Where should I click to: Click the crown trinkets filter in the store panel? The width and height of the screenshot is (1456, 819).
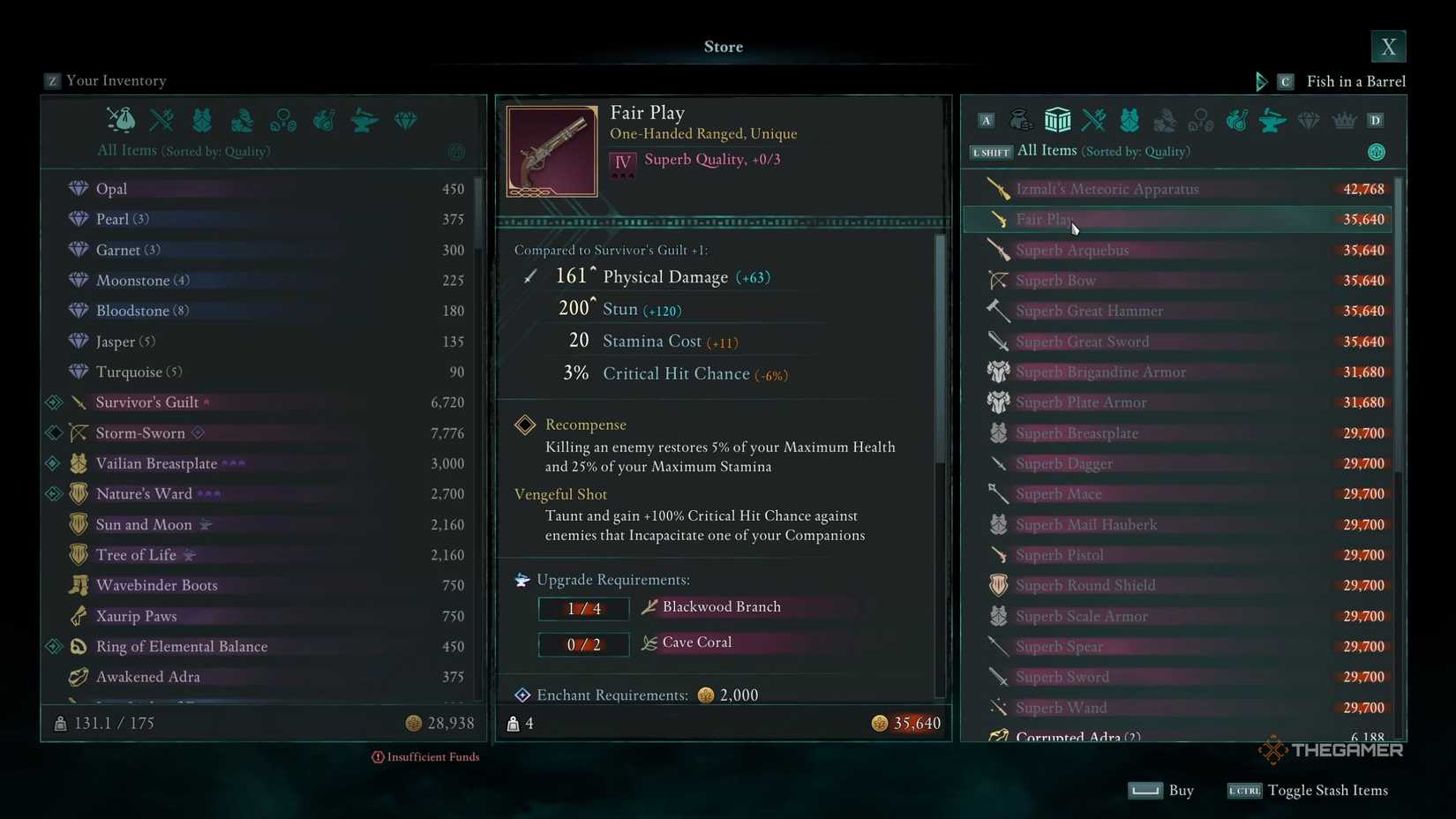(x=1343, y=120)
